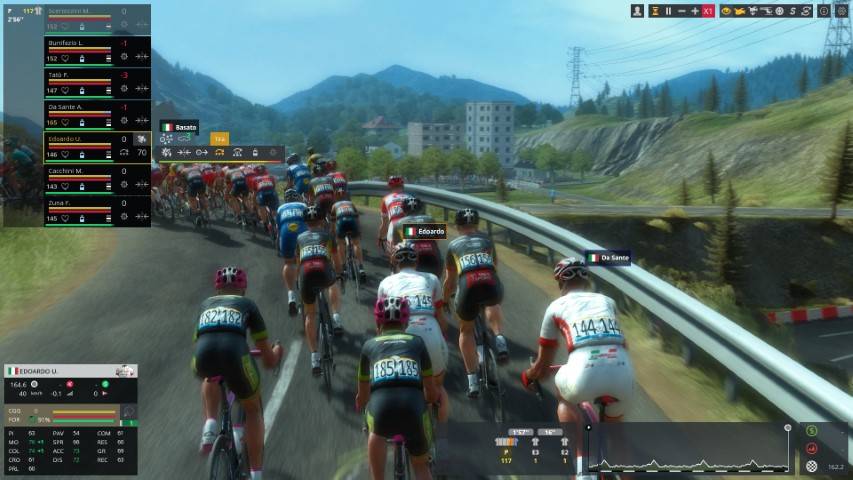
Task: Click the red X1 speed indicator
Action: (x=708, y=11)
